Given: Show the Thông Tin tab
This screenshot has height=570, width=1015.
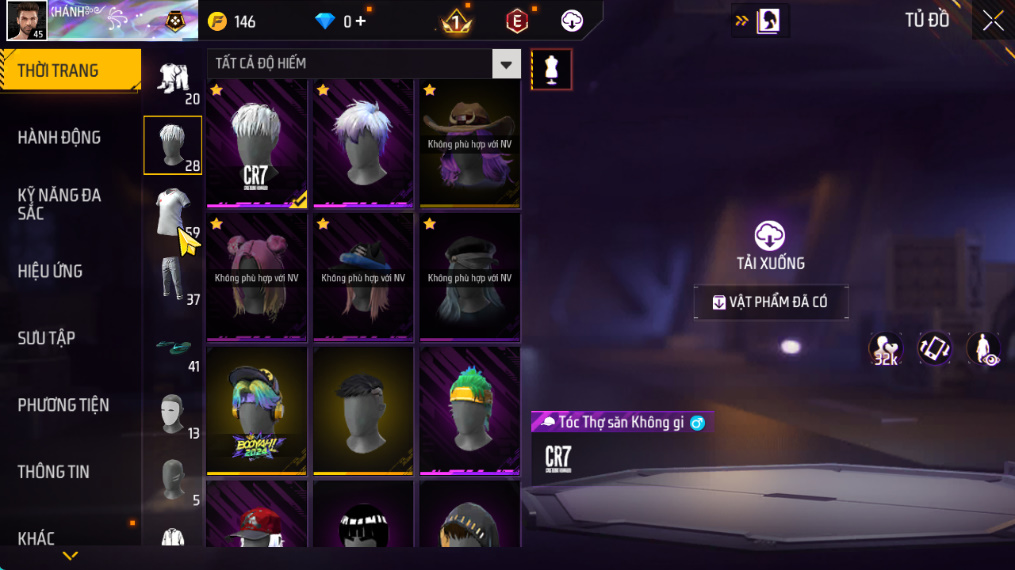Looking at the screenshot, I should 54,472.
